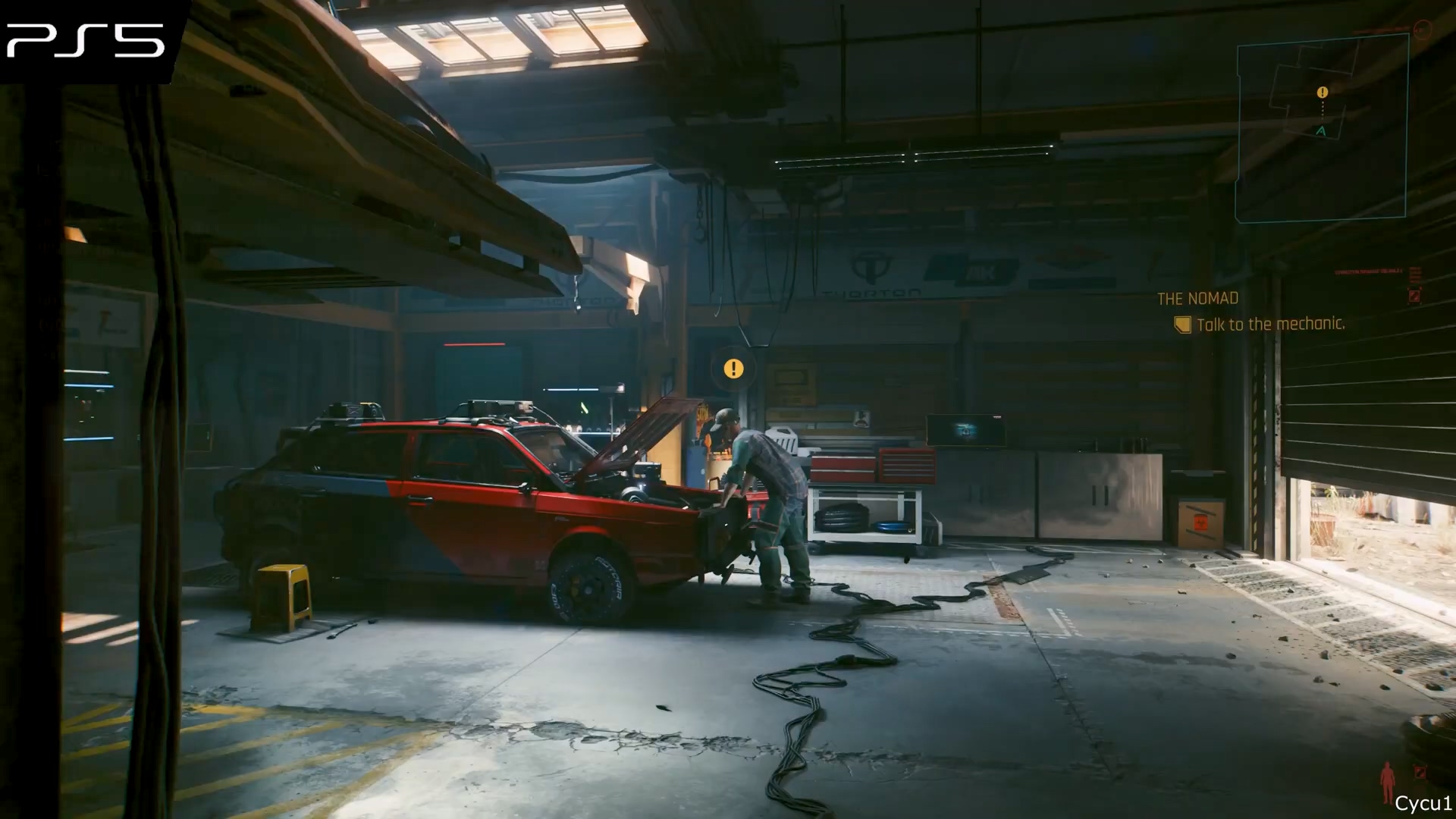The height and width of the screenshot is (819, 1456).
Task: Click the red Z hazard icon near the health indicator
Action: point(1419,773)
